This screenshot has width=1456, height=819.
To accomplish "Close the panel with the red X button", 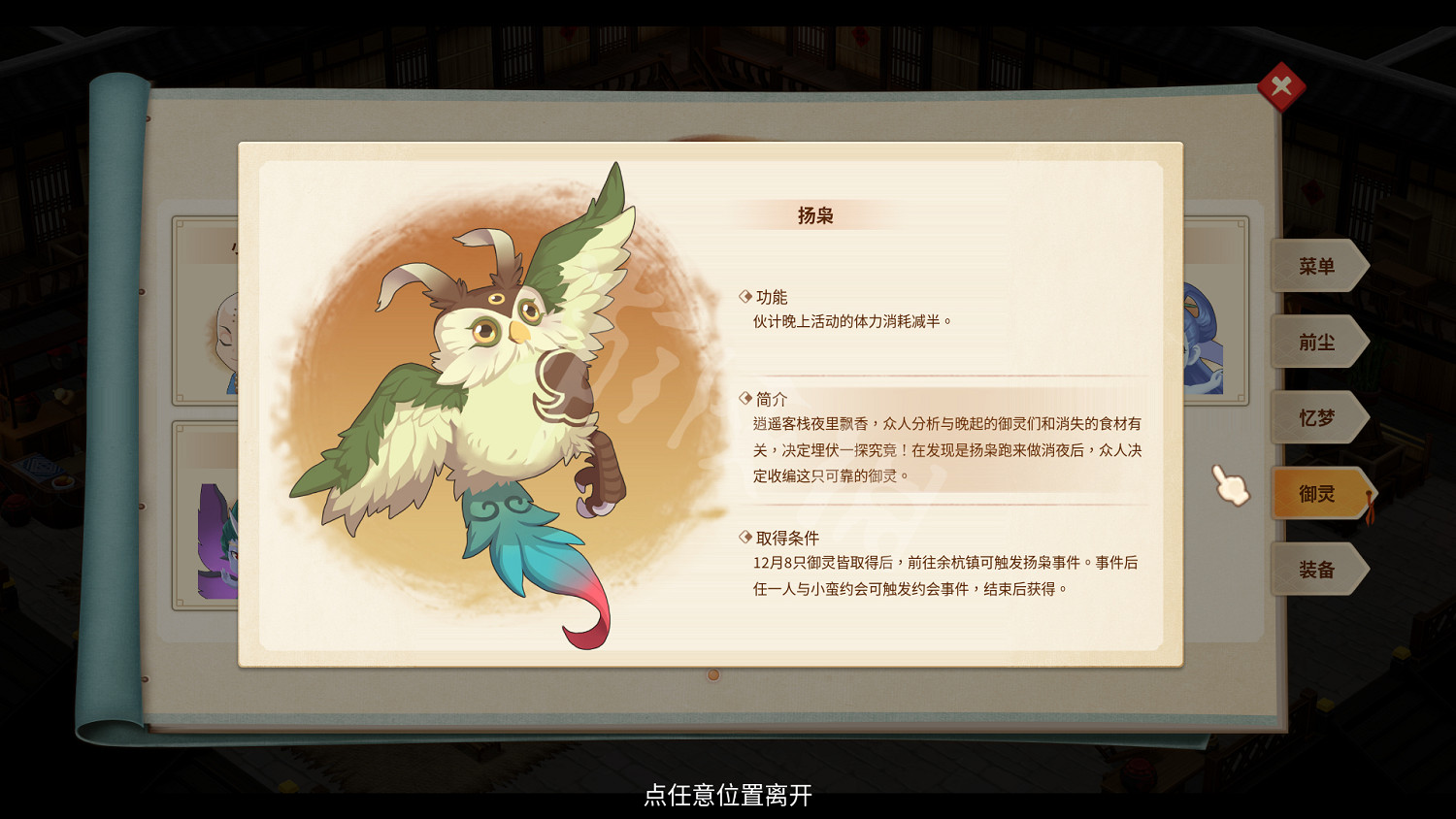I will (1283, 86).
